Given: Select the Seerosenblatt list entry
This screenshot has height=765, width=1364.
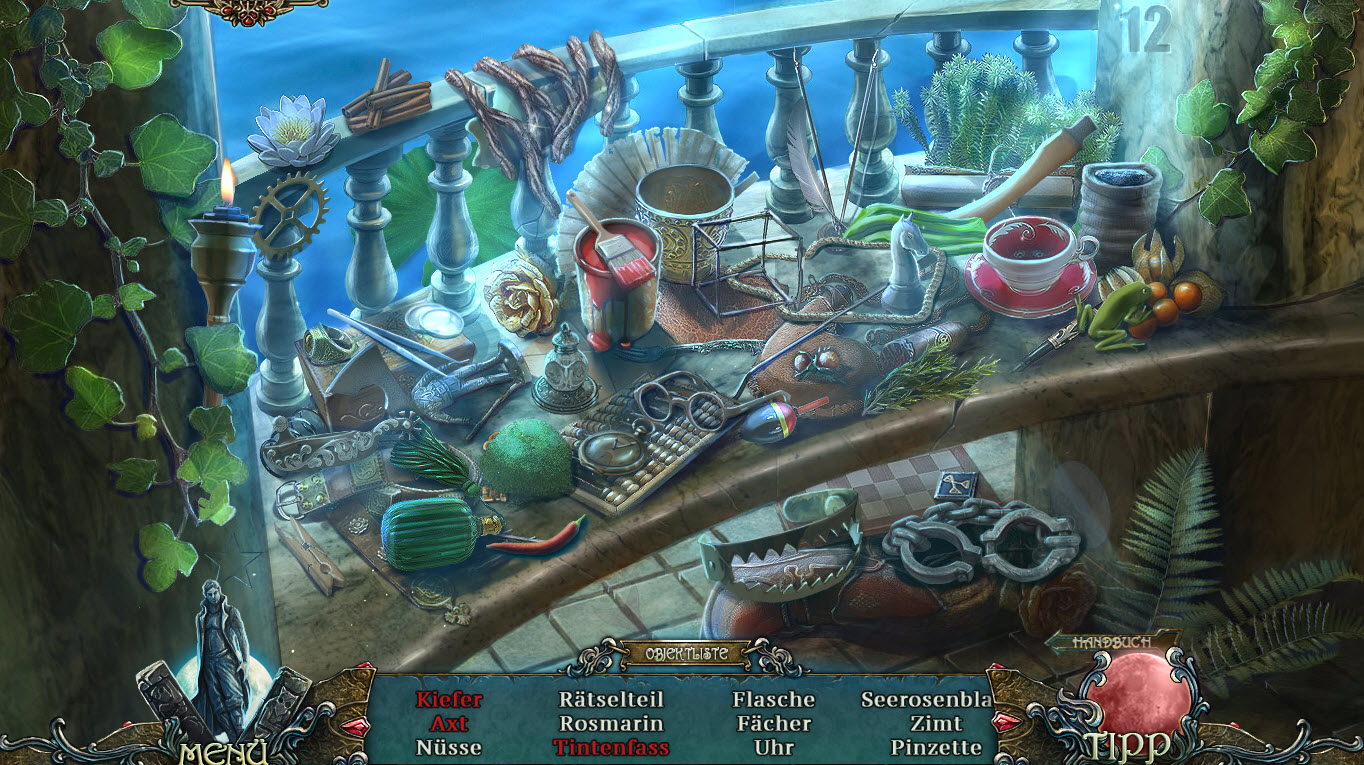Looking at the screenshot, I should [x=927, y=700].
